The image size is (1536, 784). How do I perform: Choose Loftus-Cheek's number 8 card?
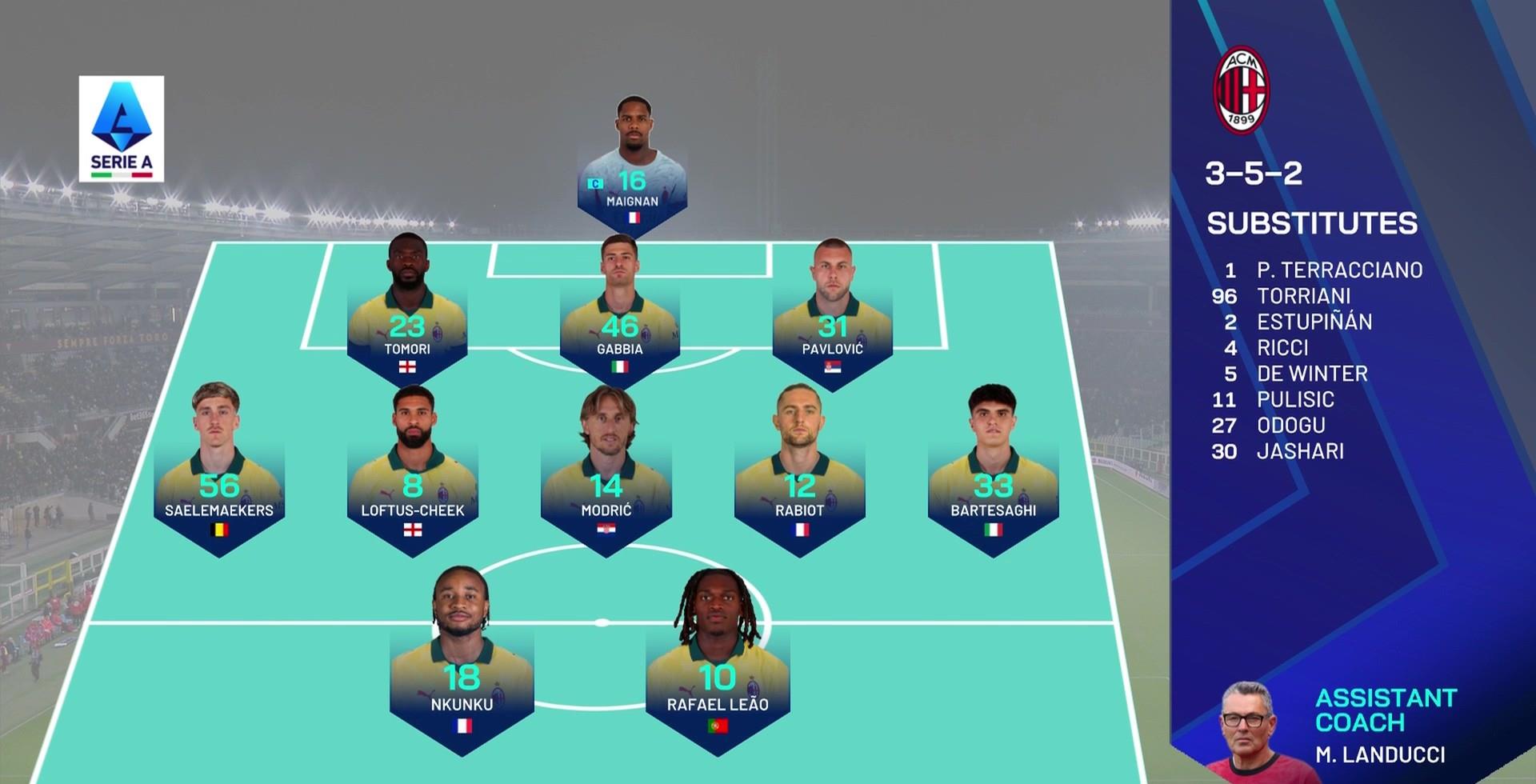click(x=413, y=480)
